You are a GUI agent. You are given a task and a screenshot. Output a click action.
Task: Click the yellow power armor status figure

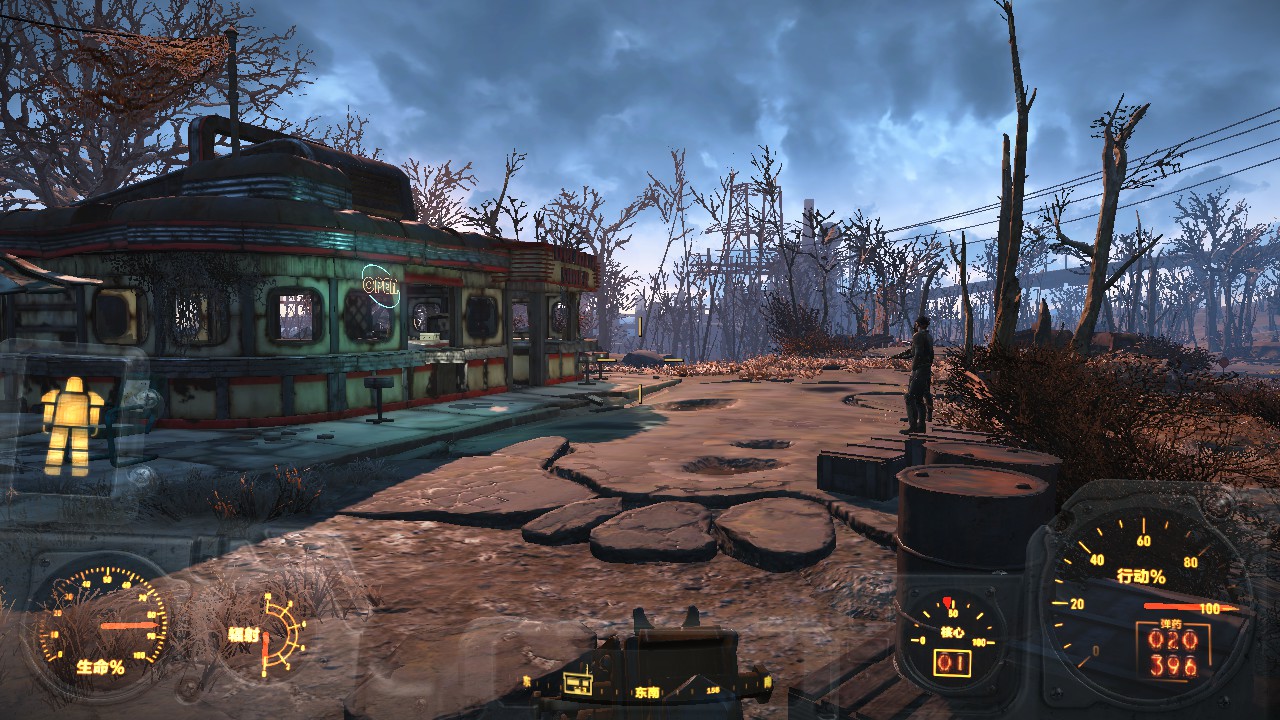coord(72,424)
